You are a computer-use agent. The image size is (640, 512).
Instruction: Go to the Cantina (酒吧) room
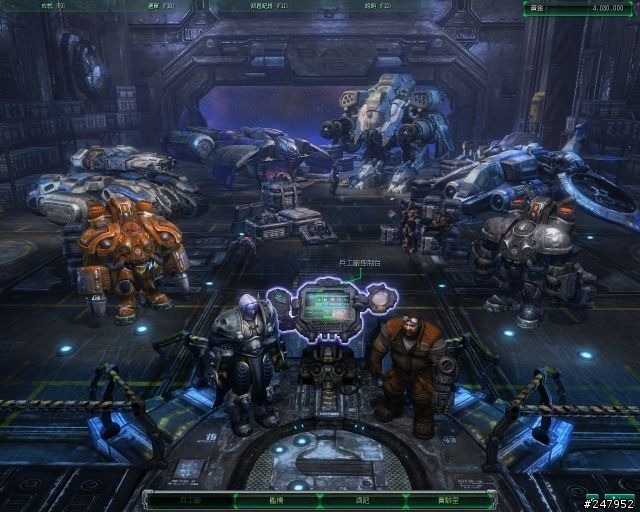pos(361,499)
